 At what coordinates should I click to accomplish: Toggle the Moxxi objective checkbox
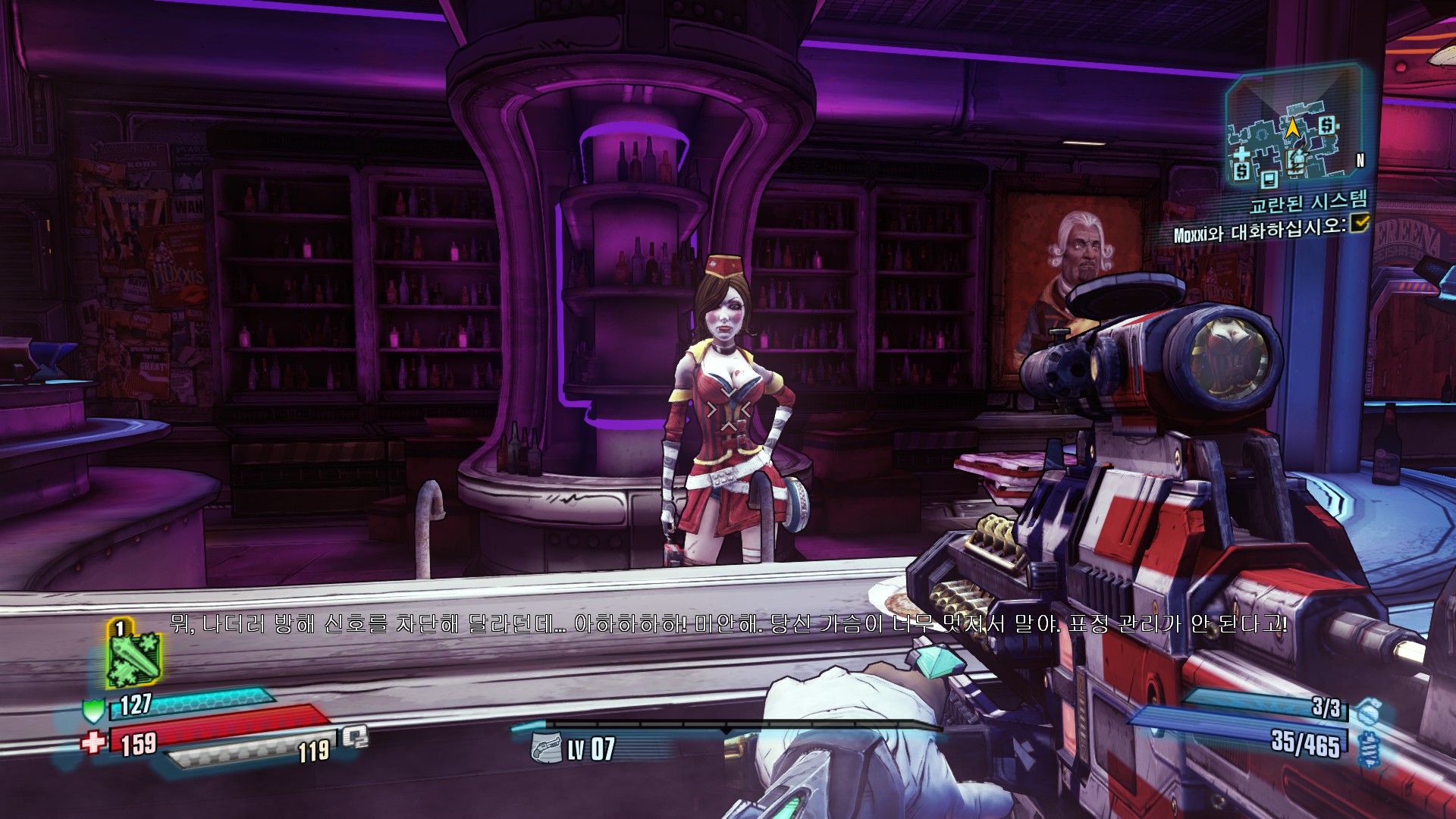1360,223
